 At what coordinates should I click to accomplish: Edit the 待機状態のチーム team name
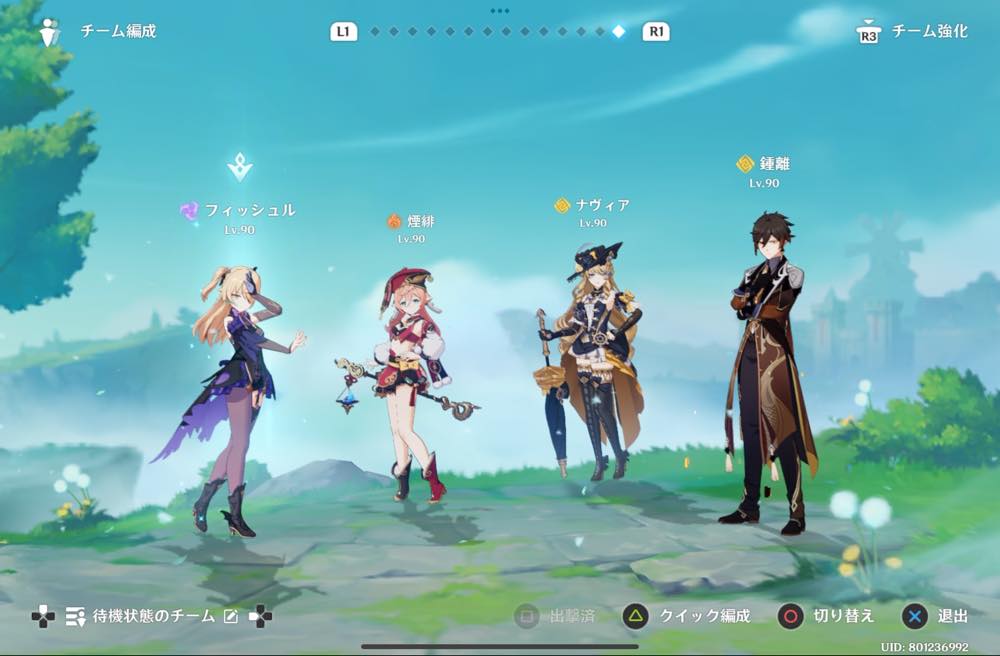click(x=231, y=616)
